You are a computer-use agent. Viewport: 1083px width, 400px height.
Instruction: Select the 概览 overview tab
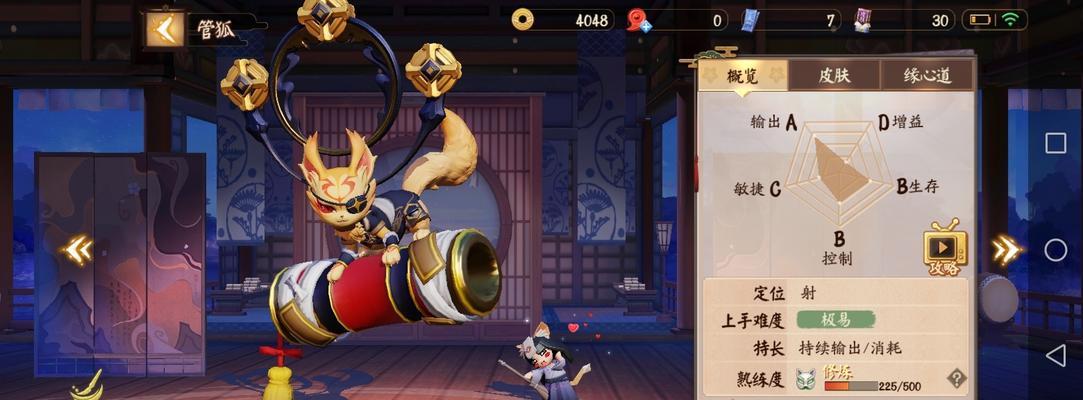tap(742, 75)
